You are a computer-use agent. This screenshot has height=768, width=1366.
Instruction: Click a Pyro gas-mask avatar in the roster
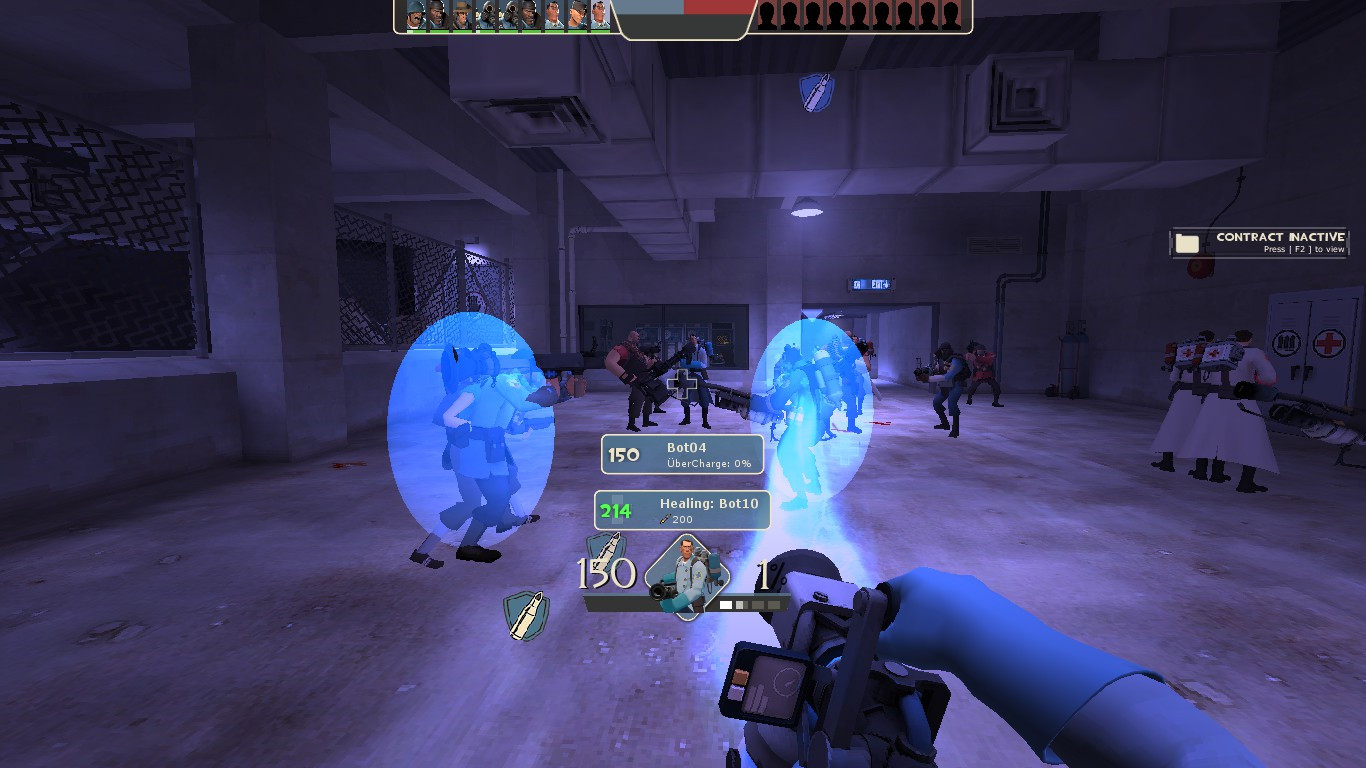pyautogui.click(x=486, y=15)
